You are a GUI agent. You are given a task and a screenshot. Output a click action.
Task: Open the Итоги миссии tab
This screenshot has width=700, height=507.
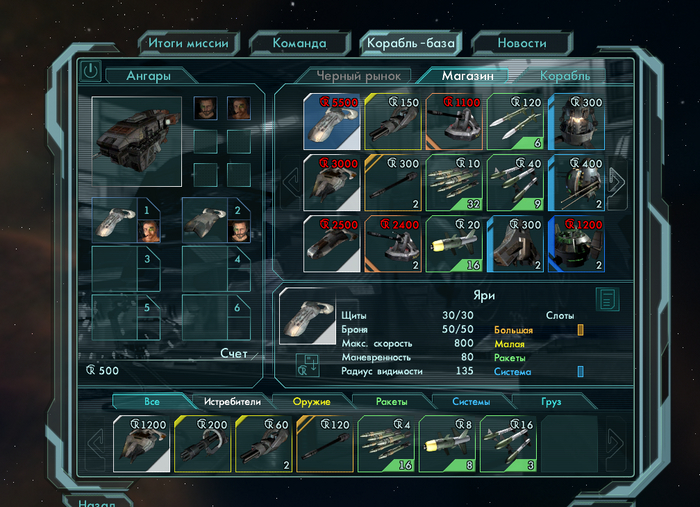[x=189, y=43]
